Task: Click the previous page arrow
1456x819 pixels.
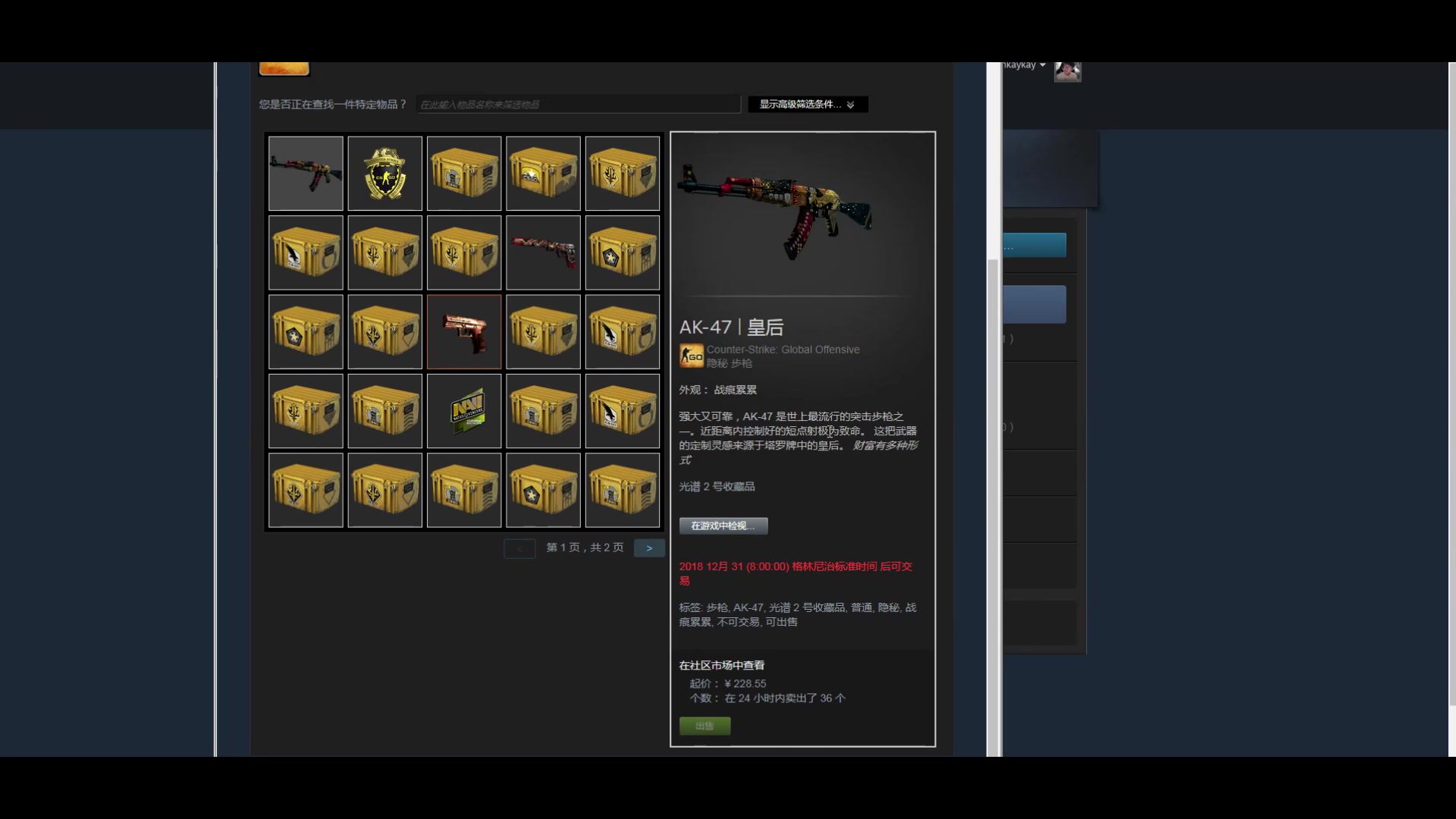Action: point(519,548)
